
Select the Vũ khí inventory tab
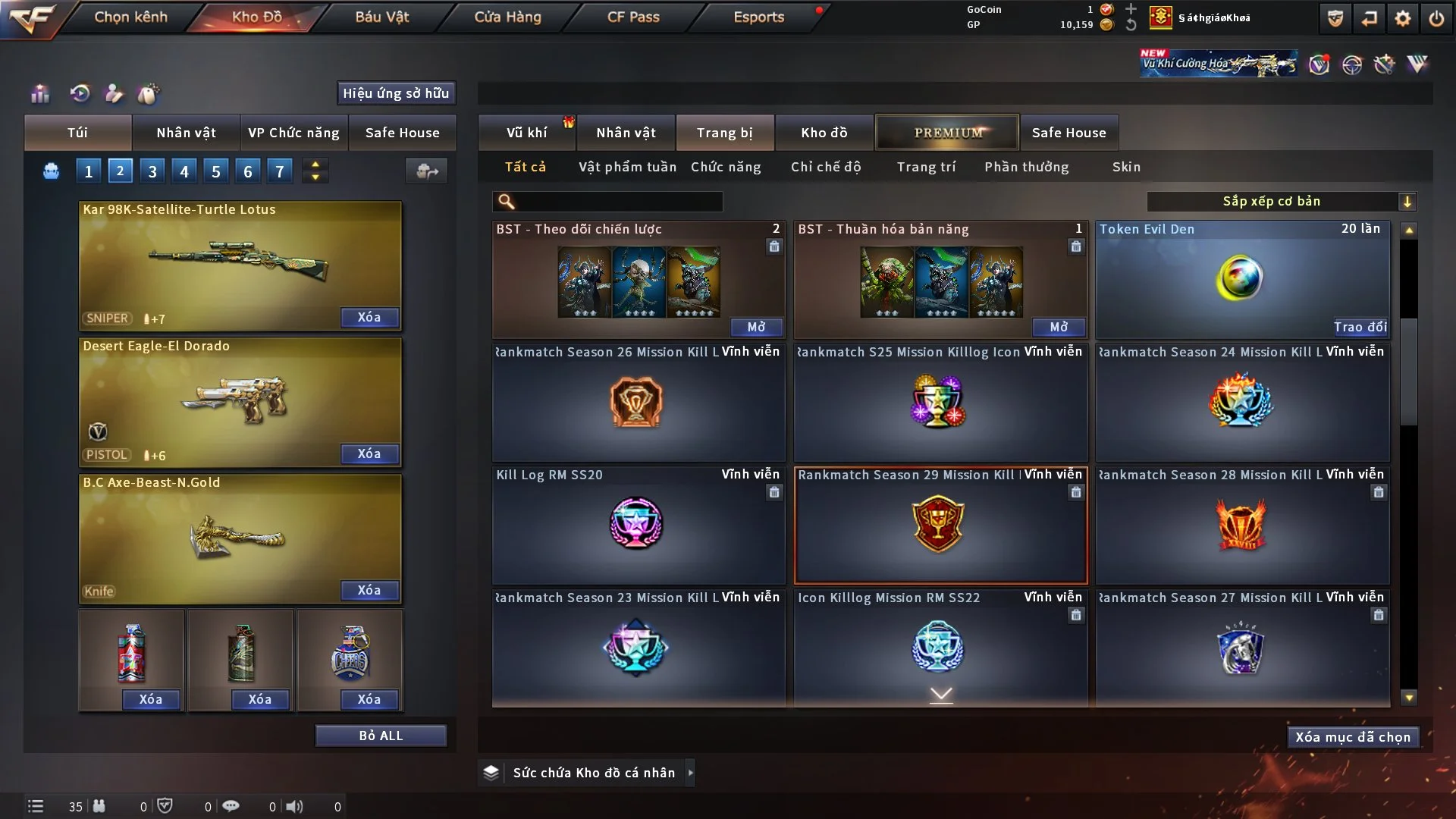[526, 133]
